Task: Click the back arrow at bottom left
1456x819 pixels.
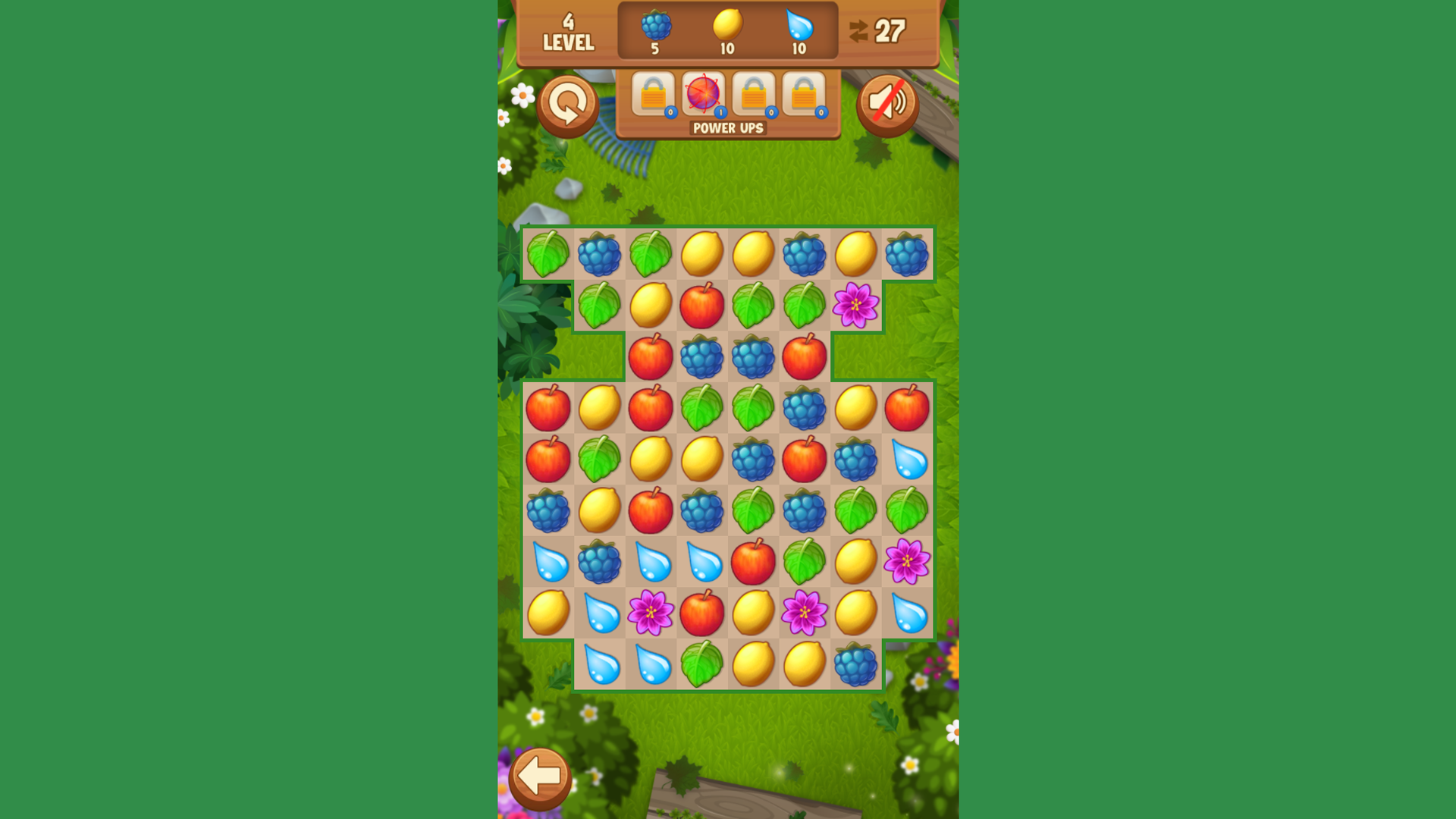Action: [x=542, y=775]
